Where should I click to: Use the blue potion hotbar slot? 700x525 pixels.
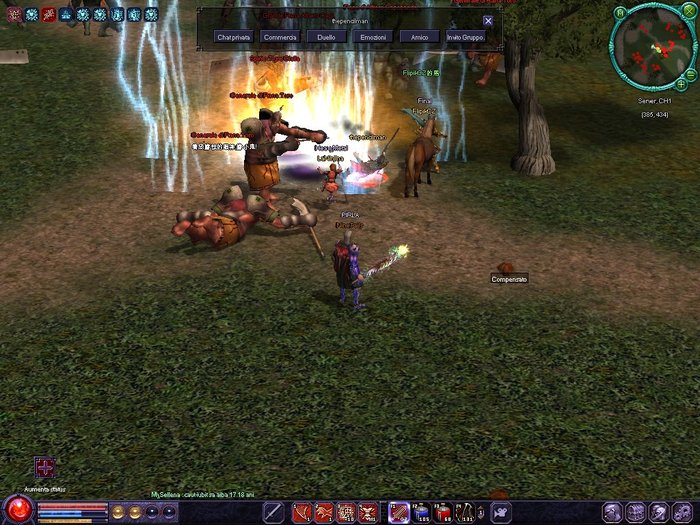coord(421,512)
